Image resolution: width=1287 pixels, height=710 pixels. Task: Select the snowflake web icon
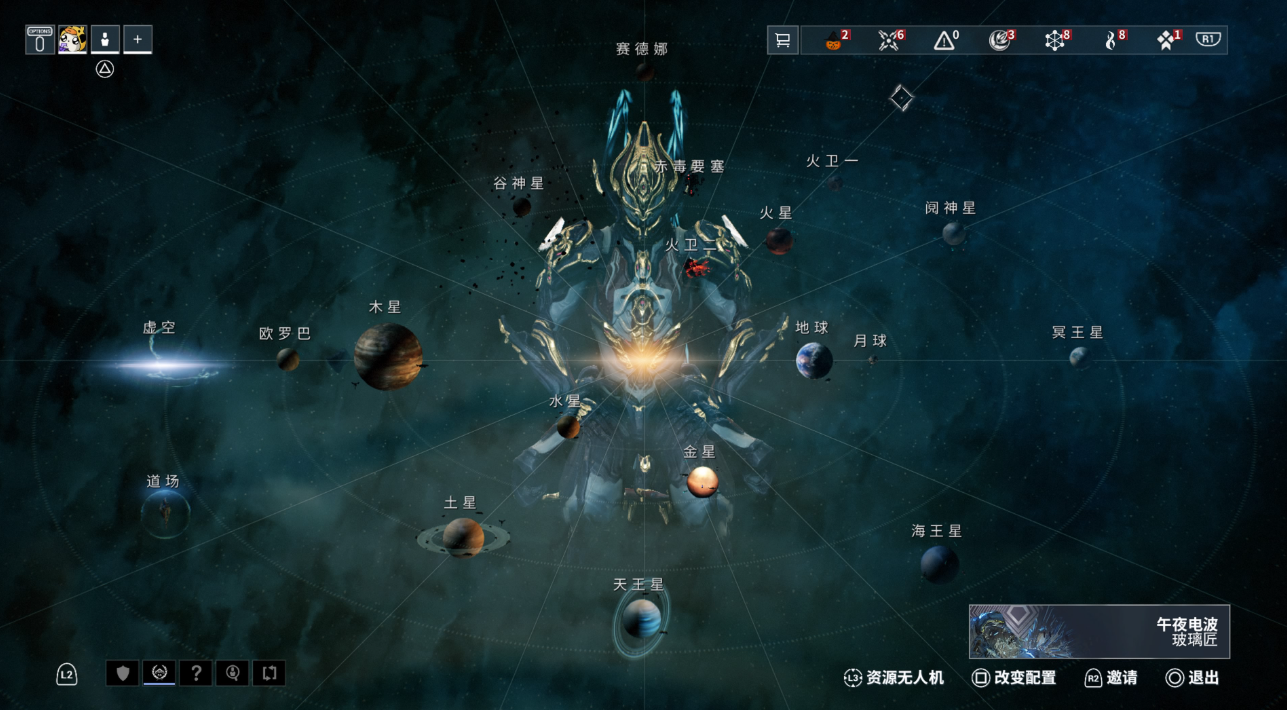click(1056, 40)
